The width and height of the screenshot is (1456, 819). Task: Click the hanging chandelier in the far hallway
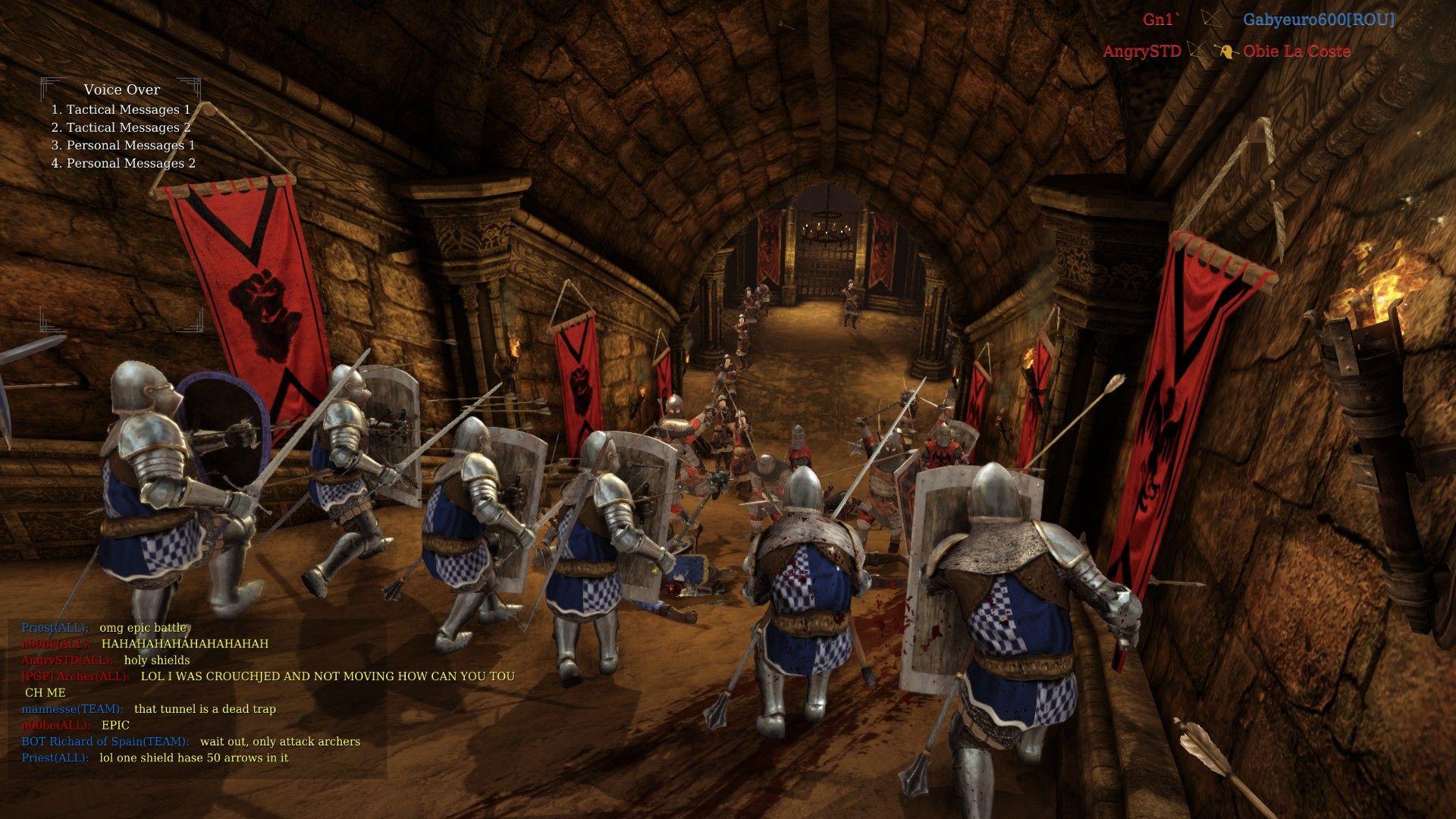coord(828,227)
